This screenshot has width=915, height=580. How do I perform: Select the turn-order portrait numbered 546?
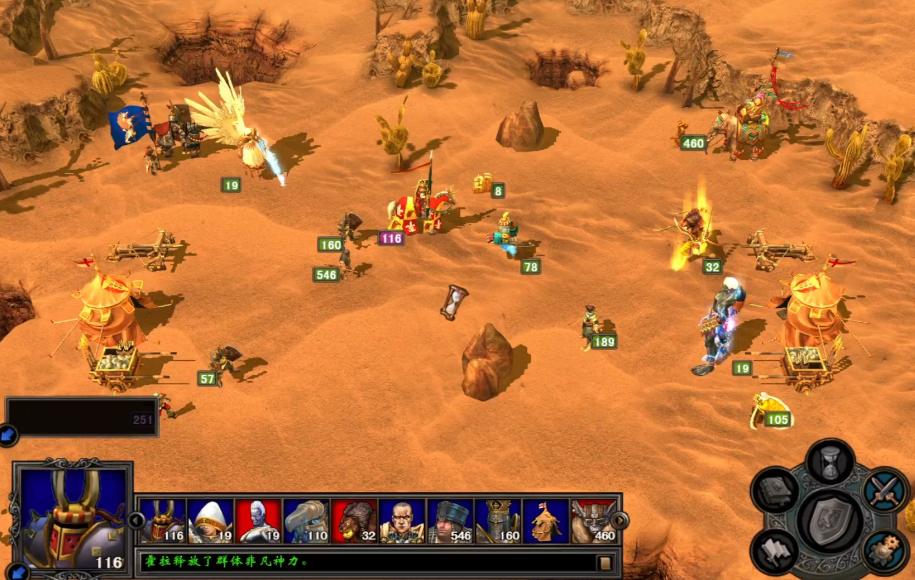450,521
